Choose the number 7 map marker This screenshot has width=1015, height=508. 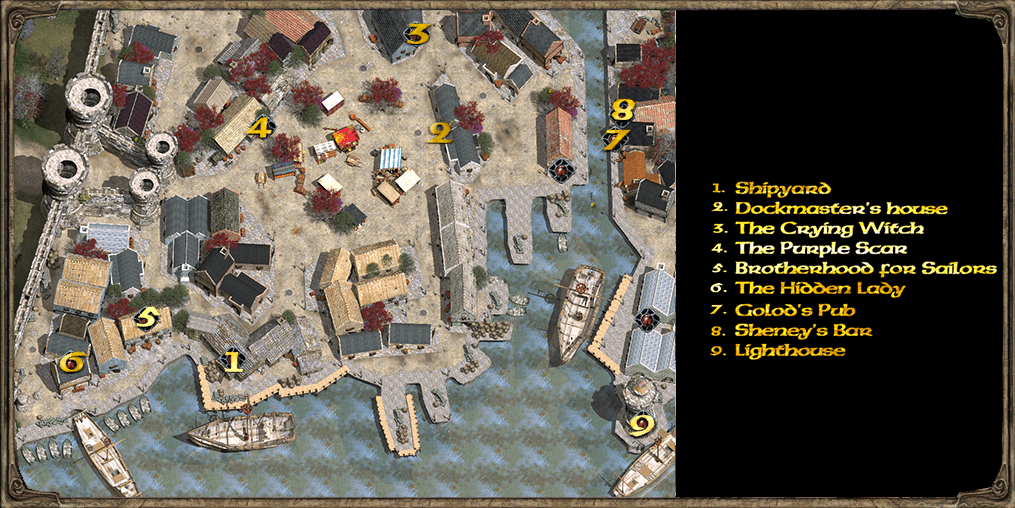point(612,139)
